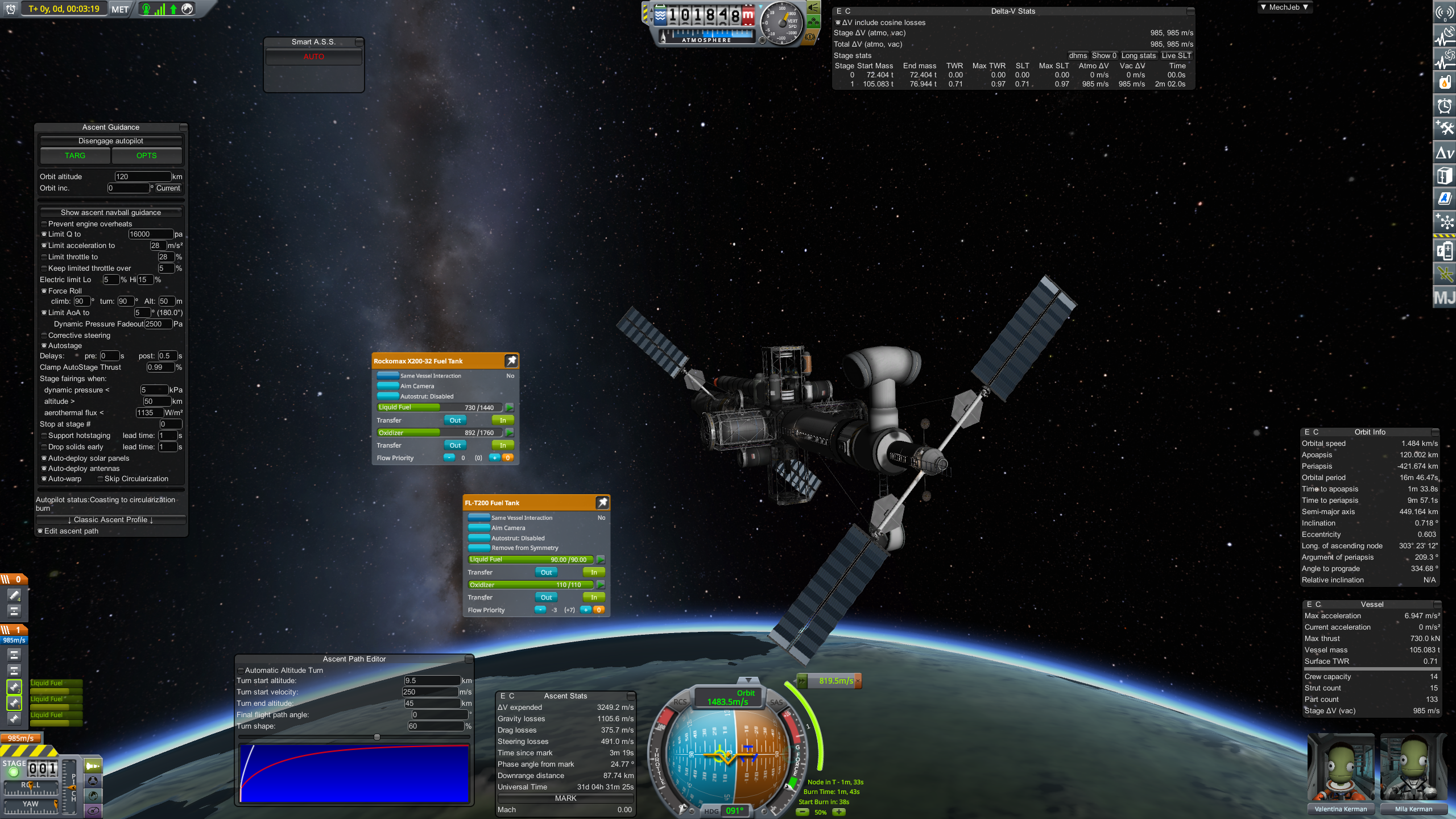This screenshot has width=1456, height=819.
Task: Set Smart A.S.S. to AUTO
Action: pos(313,57)
